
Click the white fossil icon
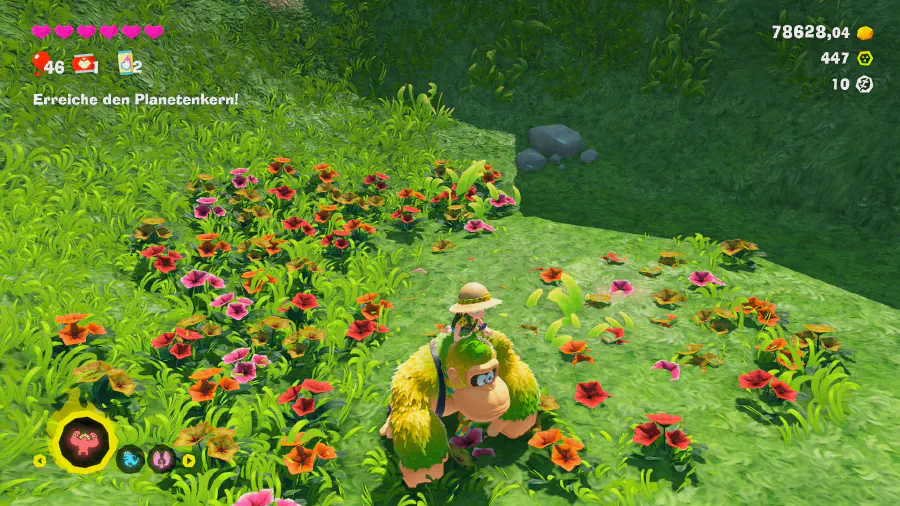point(864,84)
